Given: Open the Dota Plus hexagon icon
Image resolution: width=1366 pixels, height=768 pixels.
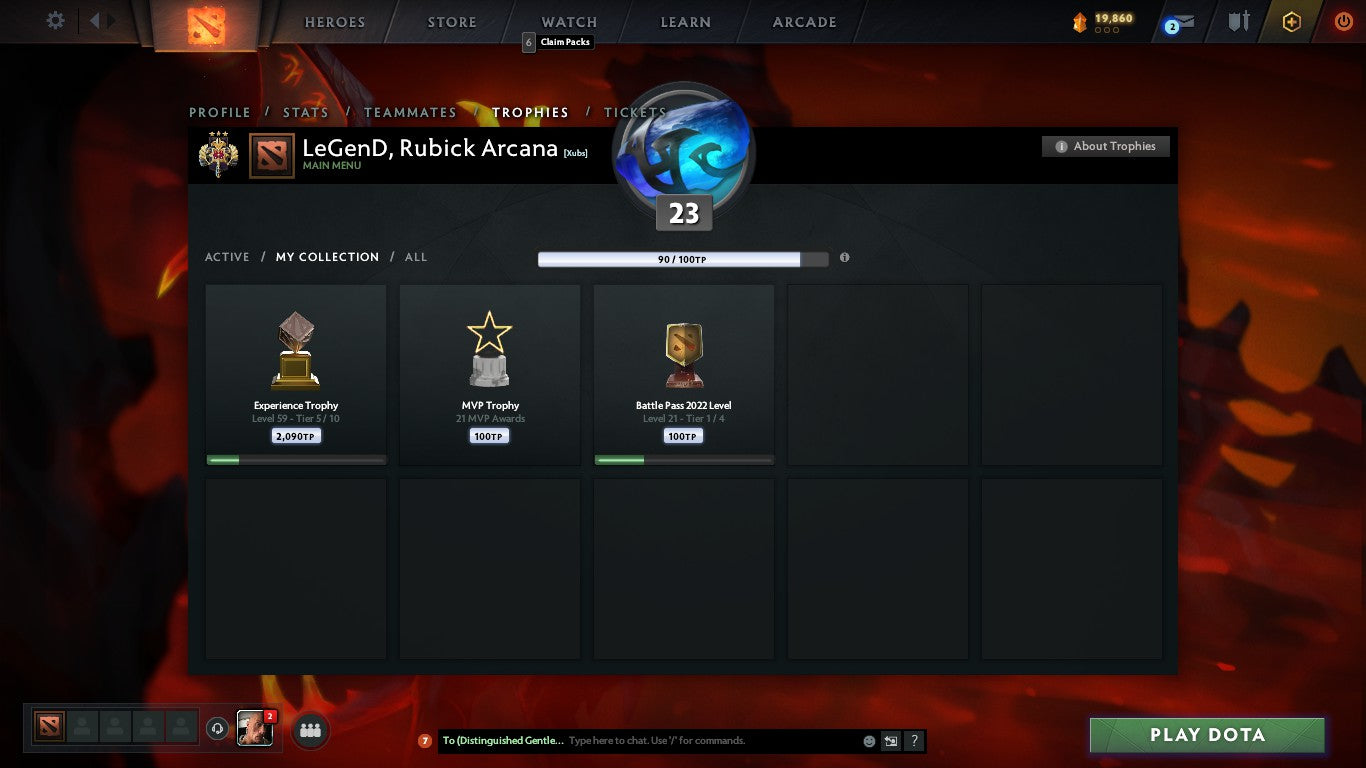Looking at the screenshot, I should click(1292, 20).
